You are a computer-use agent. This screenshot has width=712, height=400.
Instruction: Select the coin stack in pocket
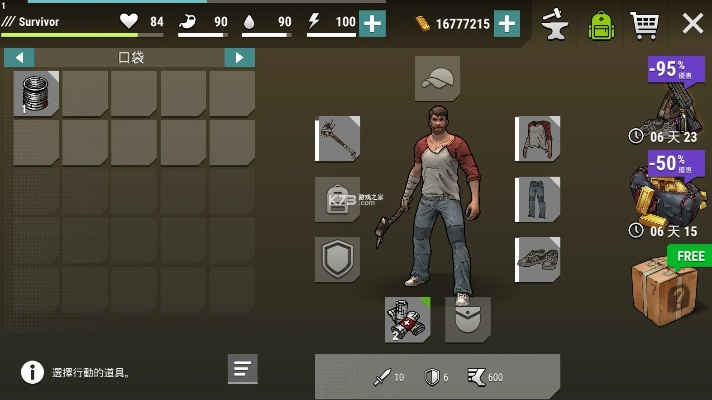37,94
